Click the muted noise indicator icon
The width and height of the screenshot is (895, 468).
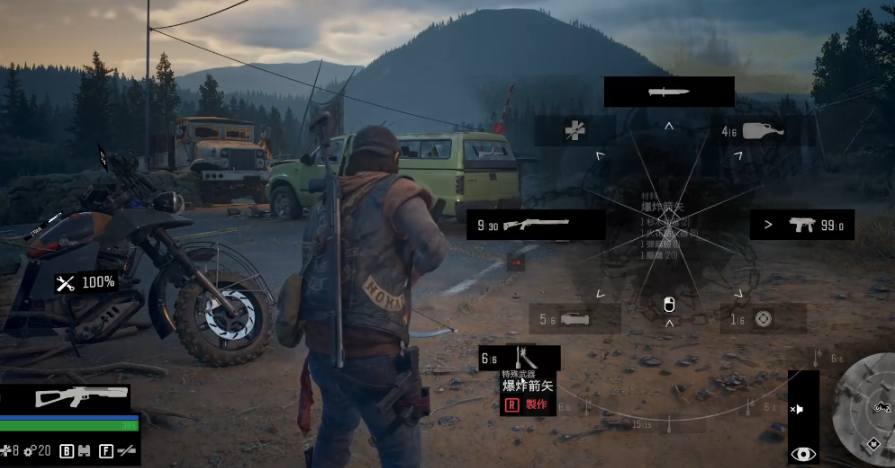pos(798,410)
